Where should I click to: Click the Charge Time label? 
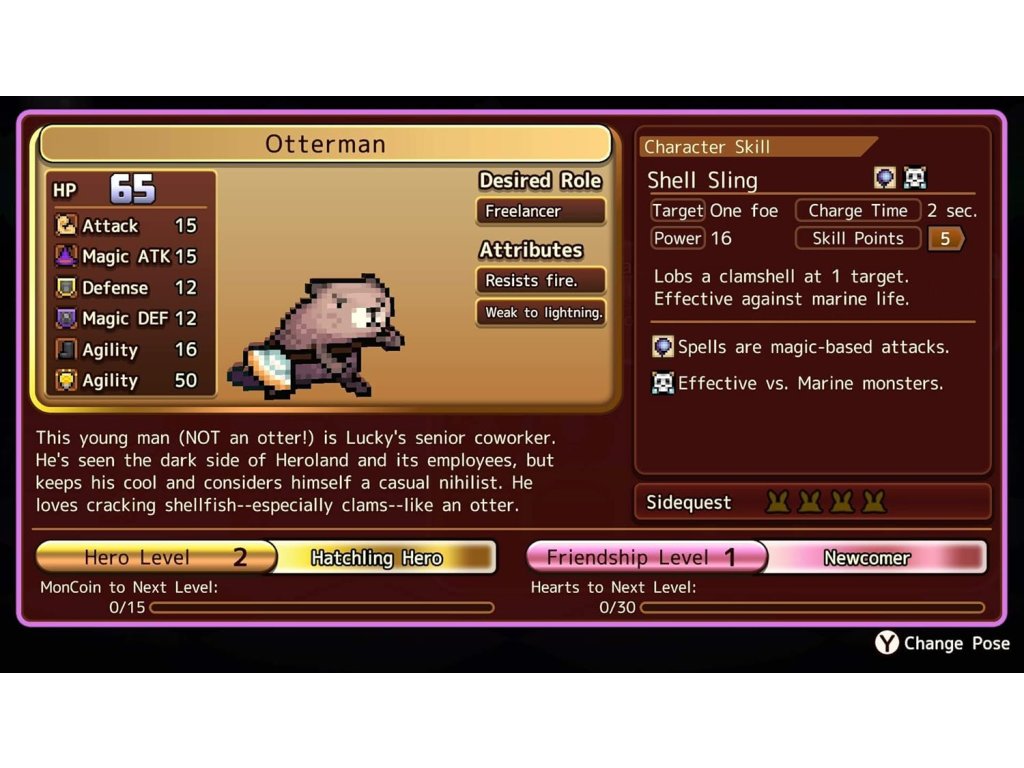(x=857, y=211)
